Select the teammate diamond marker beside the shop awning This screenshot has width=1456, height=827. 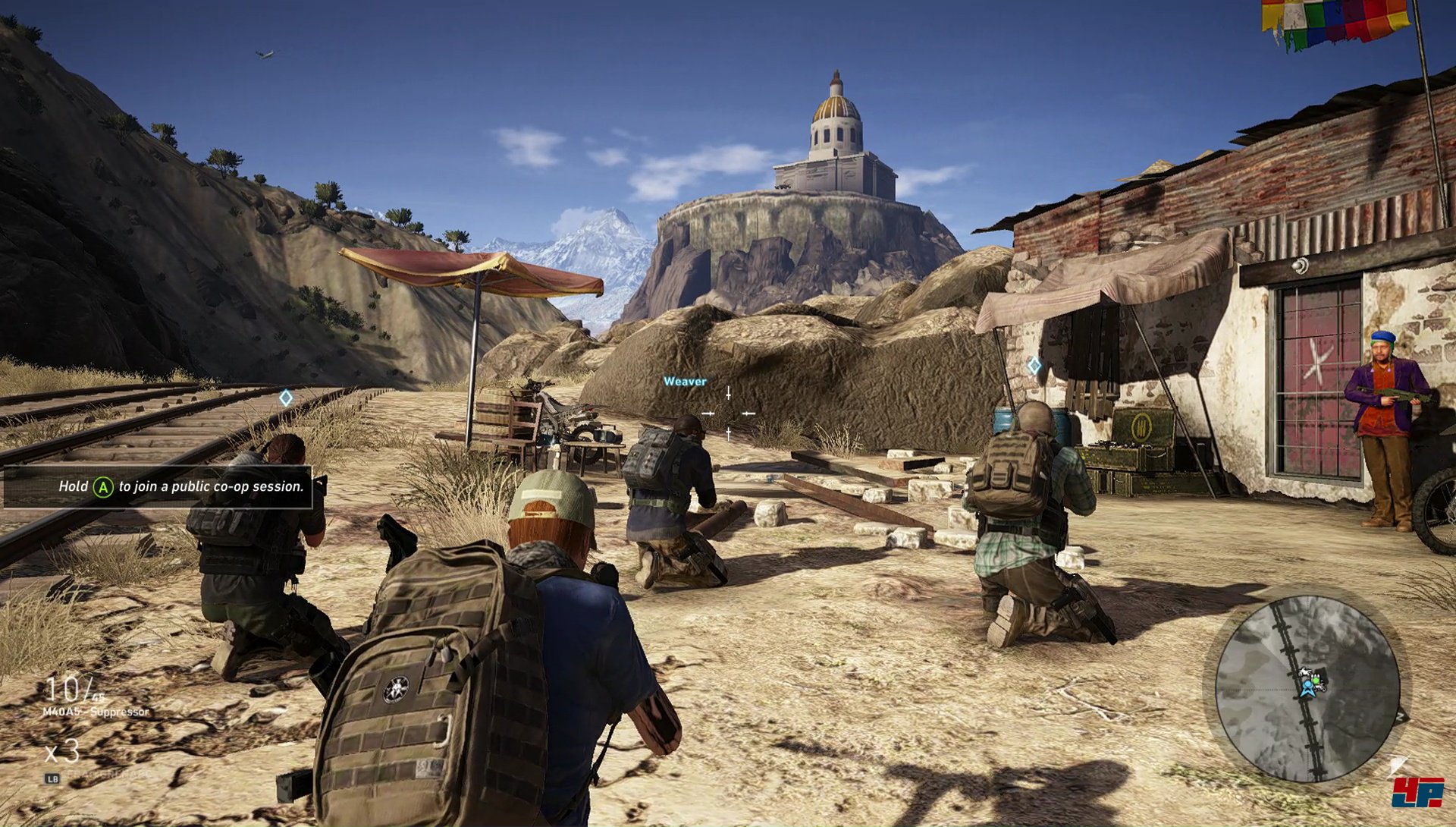tap(1034, 366)
